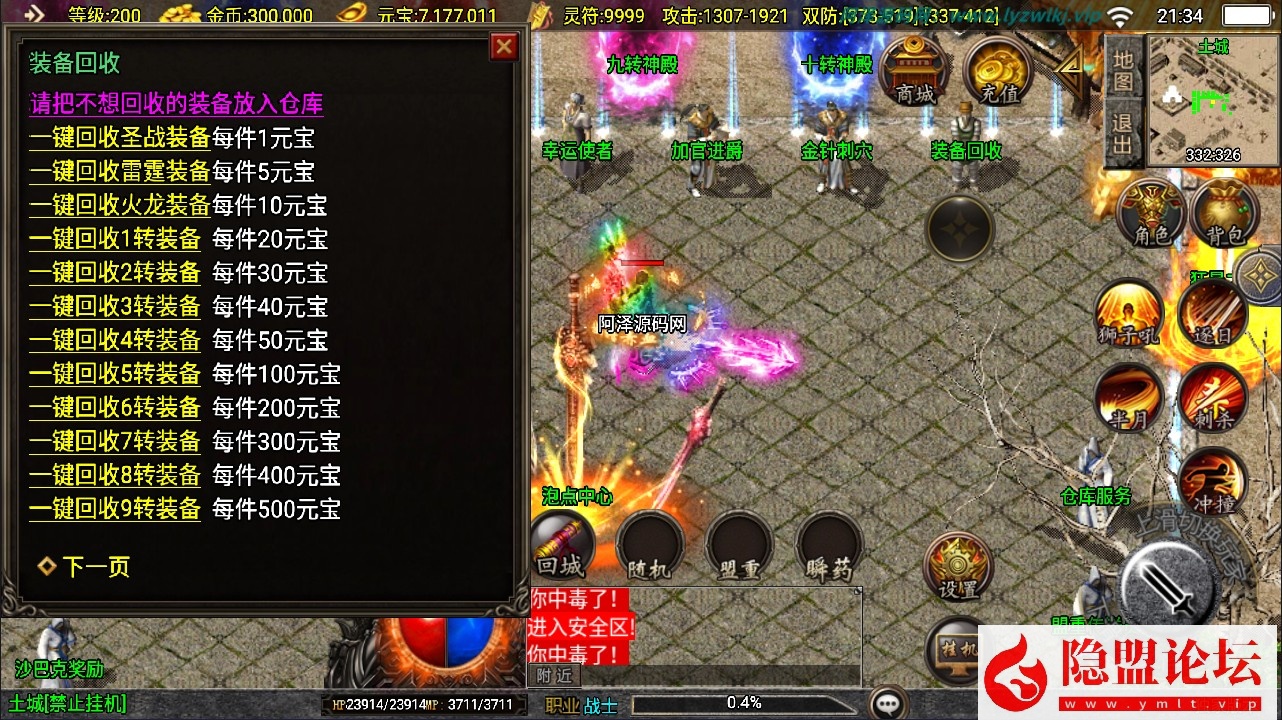Open the 角色 character panel icon
Screen dimensions: 1282x720
pos(1152,213)
